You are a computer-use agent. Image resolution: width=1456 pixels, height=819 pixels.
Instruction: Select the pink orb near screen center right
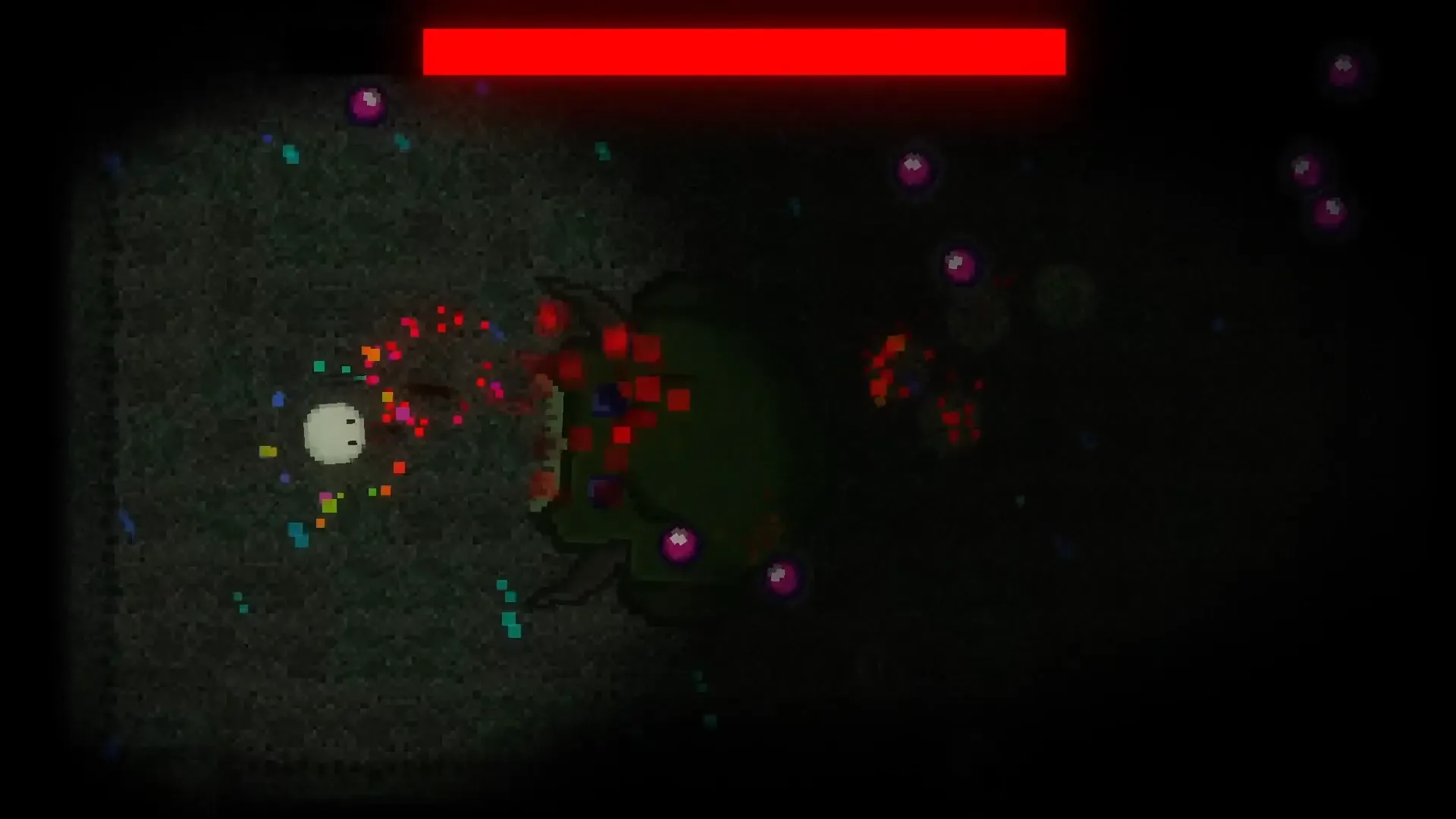coord(958,265)
